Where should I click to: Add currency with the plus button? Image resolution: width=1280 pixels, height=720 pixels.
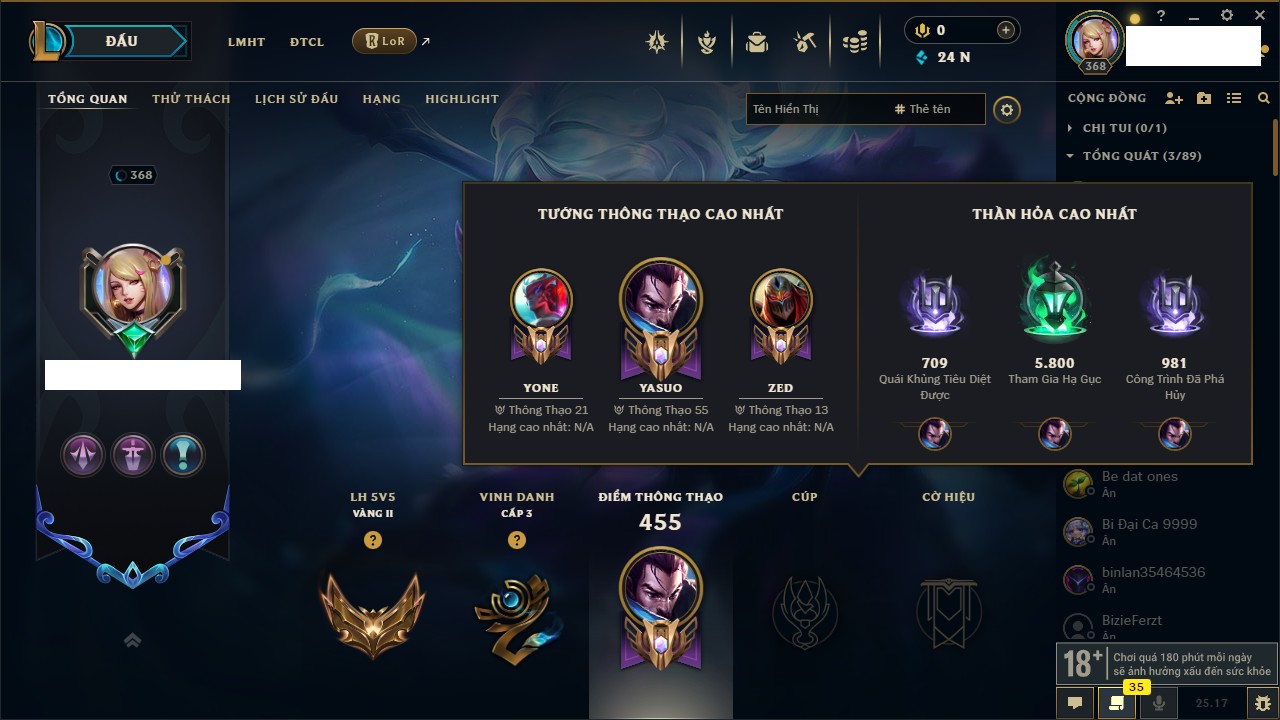tap(1006, 30)
